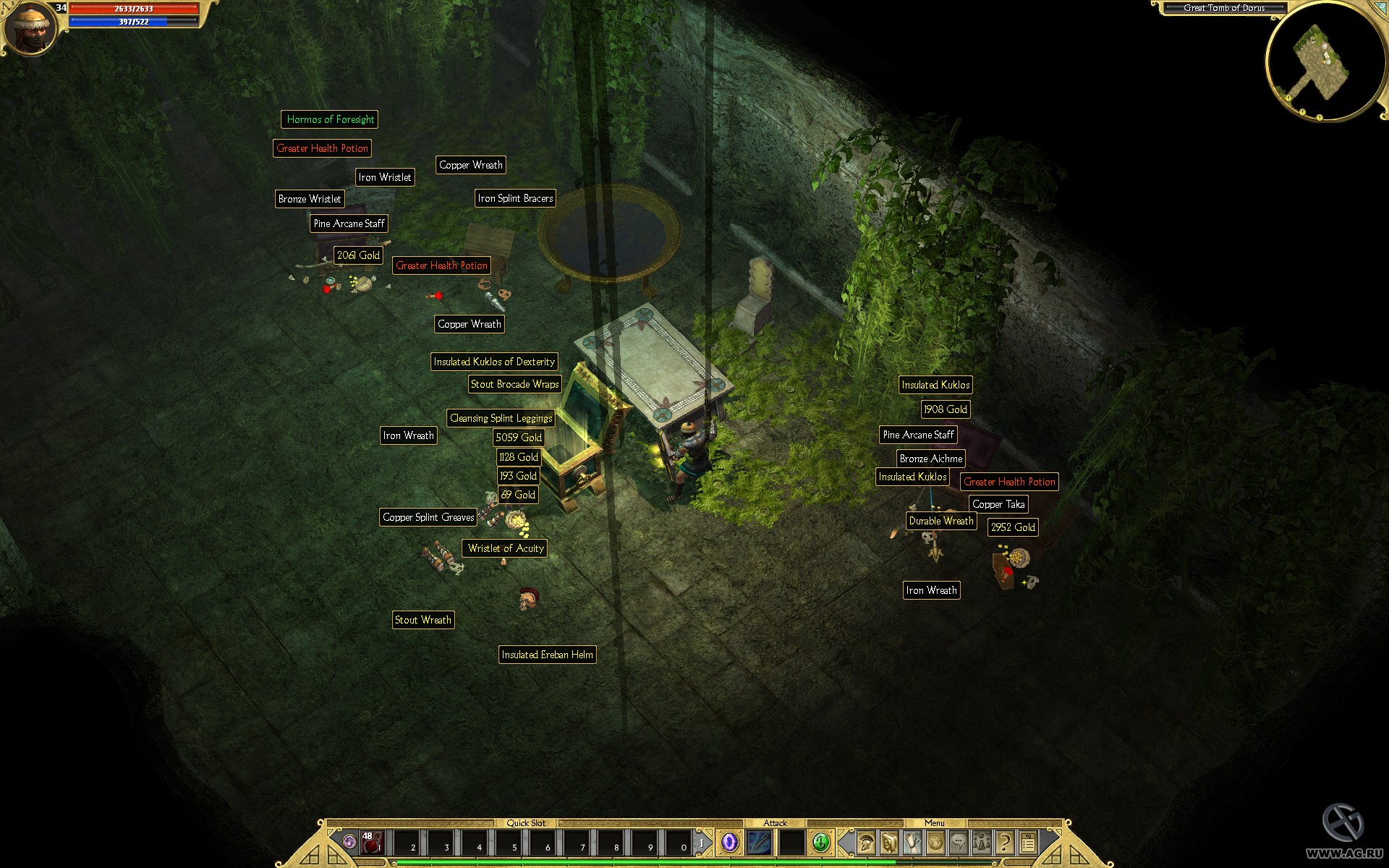This screenshot has height=868, width=1389.
Task: Open the quest log via the scroll icon
Action: pyautogui.click(x=912, y=843)
